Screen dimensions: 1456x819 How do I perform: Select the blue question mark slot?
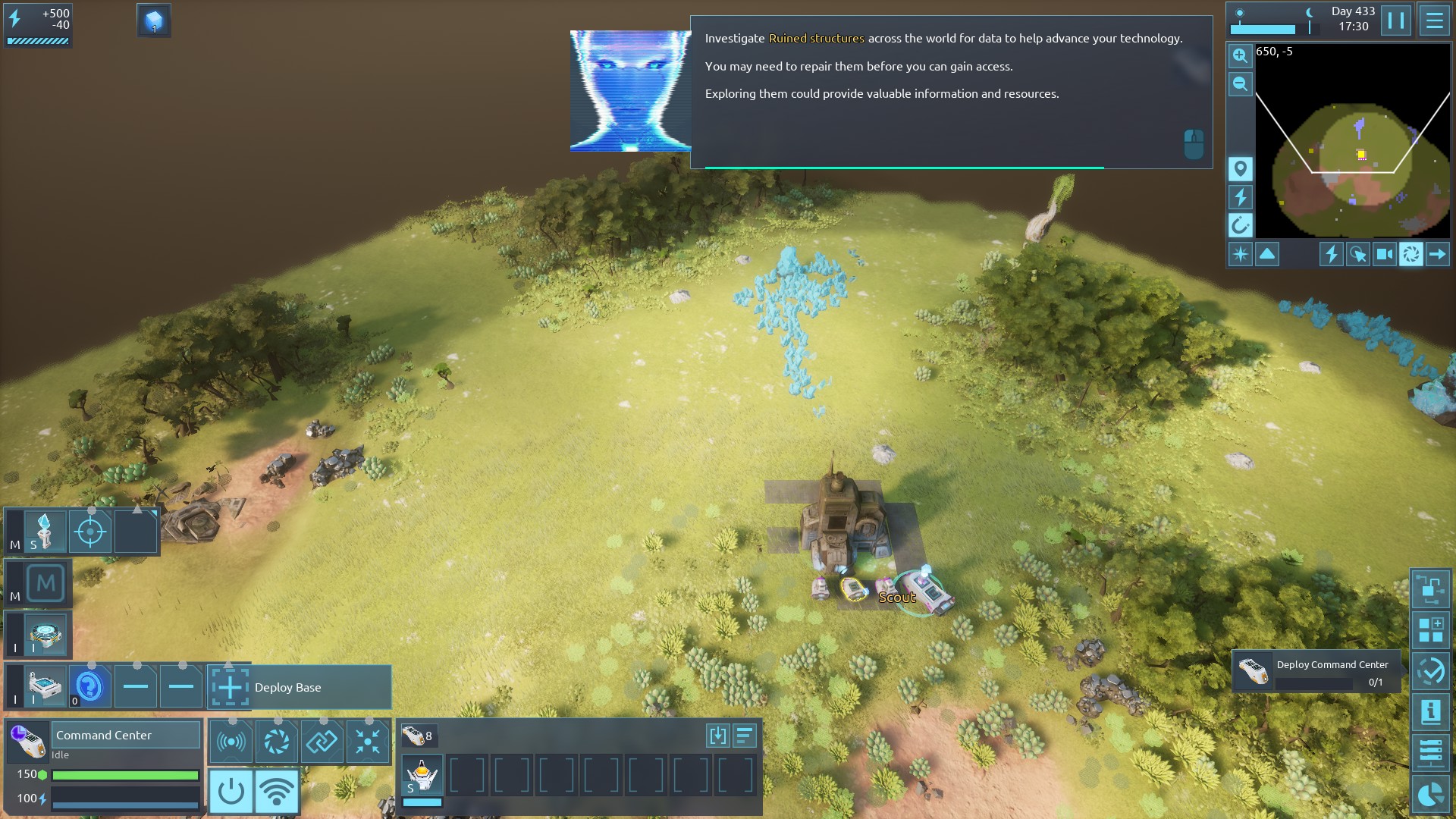click(x=89, y=687)
